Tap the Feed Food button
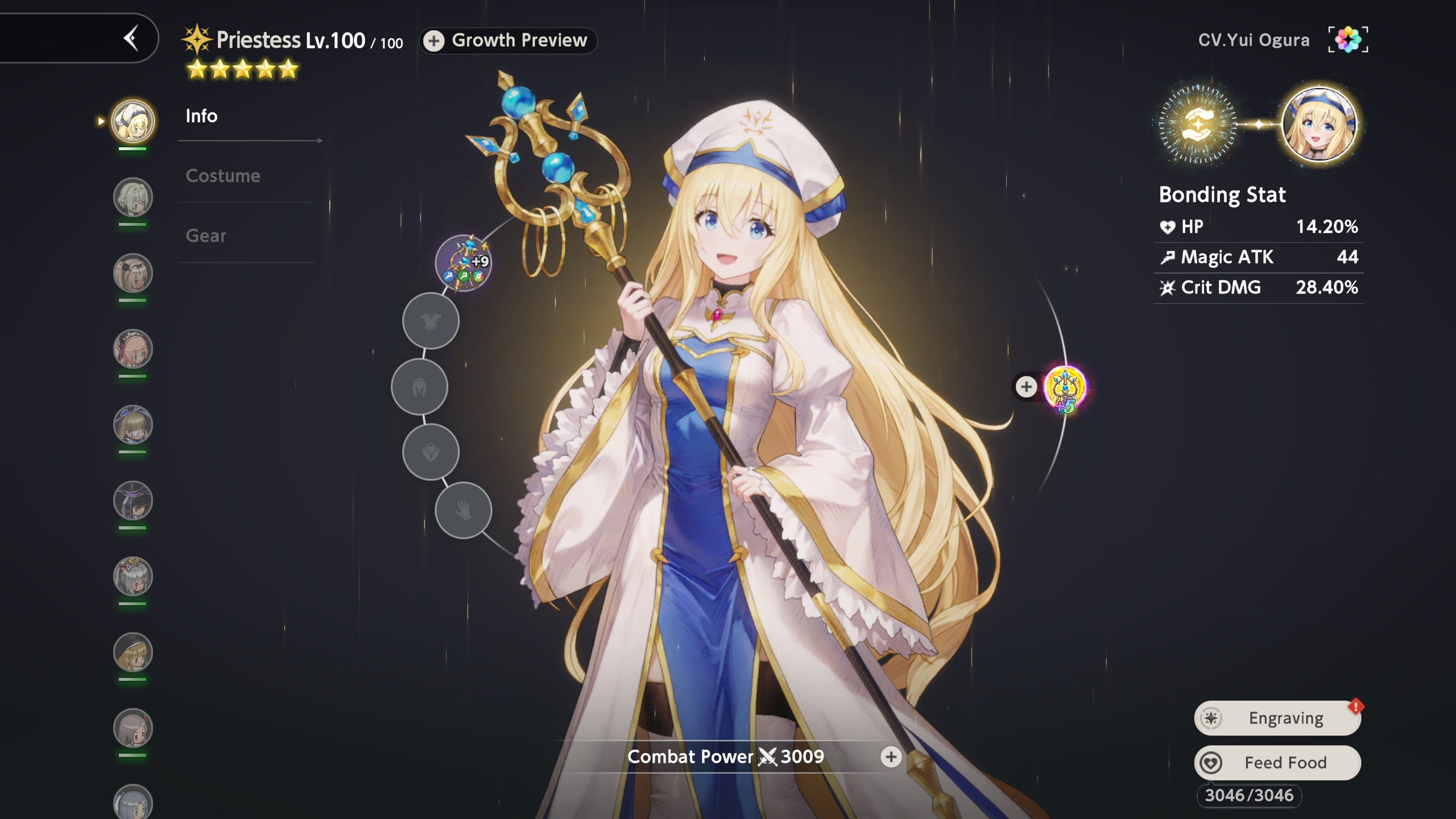Viewport: 1456px width, 819px height. pyautogui.click(x=1277, y=763)
